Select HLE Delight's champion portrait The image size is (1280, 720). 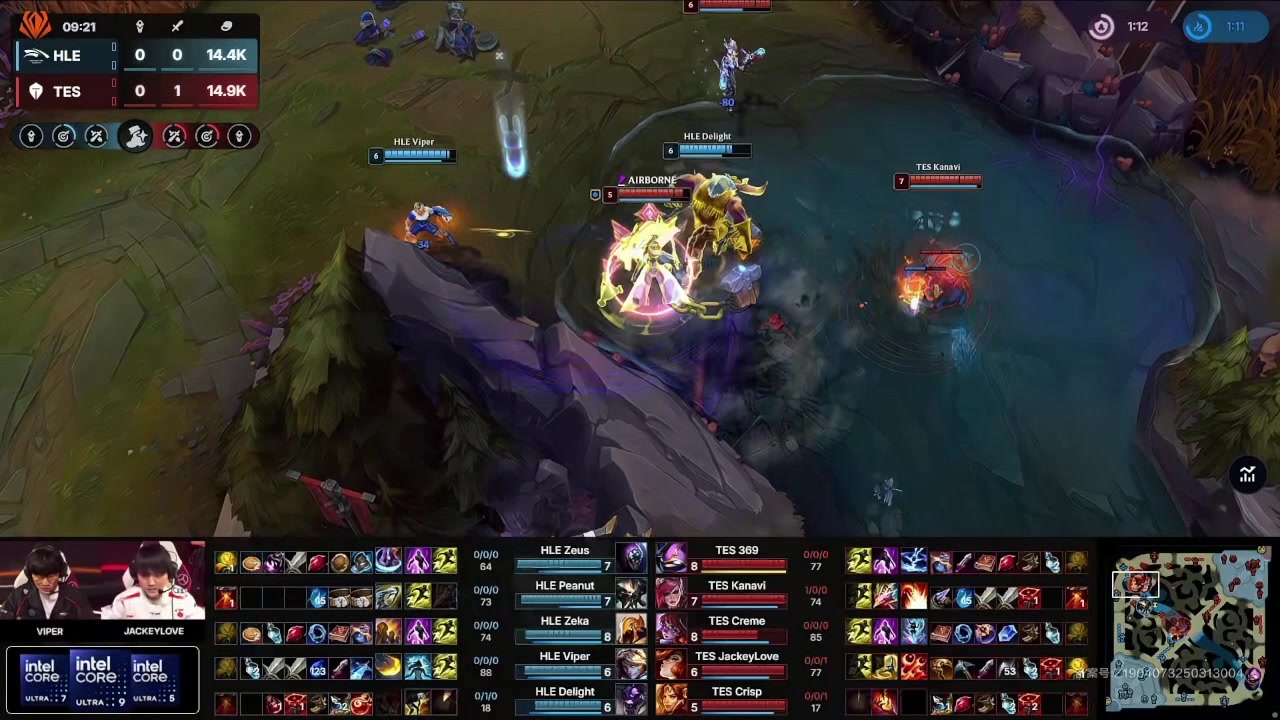pos(631,699)
